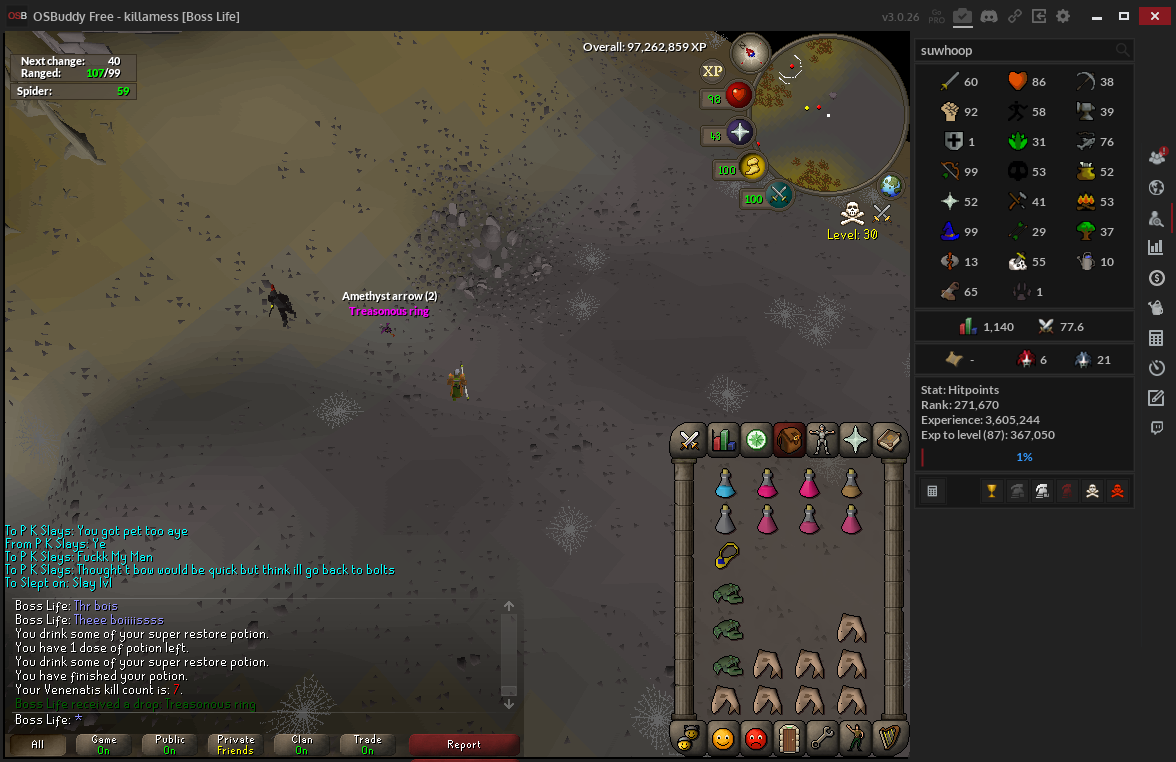Image resolution: width=1176 pixels, height=762 pixels.
Task: Switch to the Skills tab
Action: (723, 439)
